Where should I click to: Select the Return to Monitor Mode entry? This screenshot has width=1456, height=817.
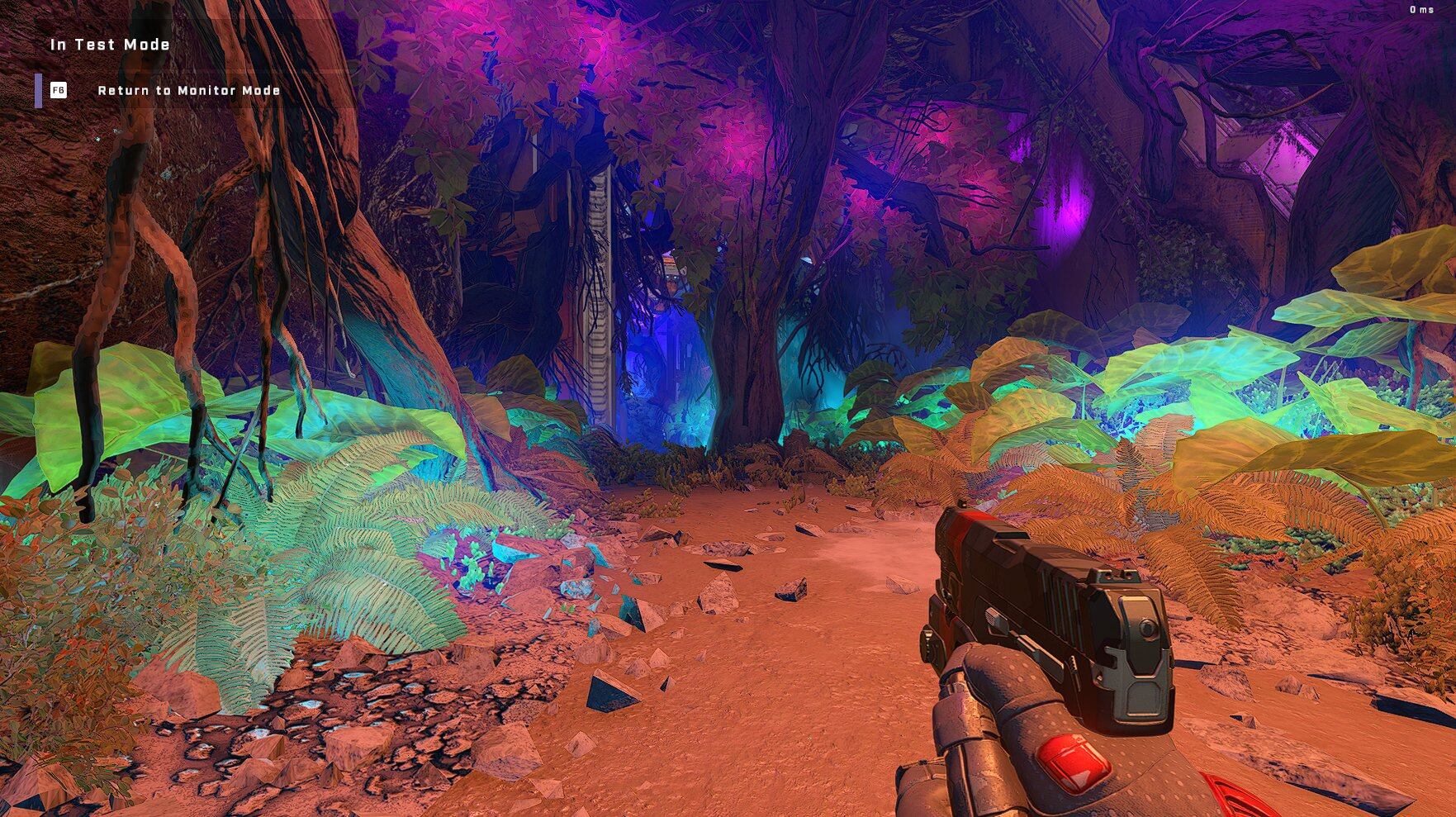[188, 90]
